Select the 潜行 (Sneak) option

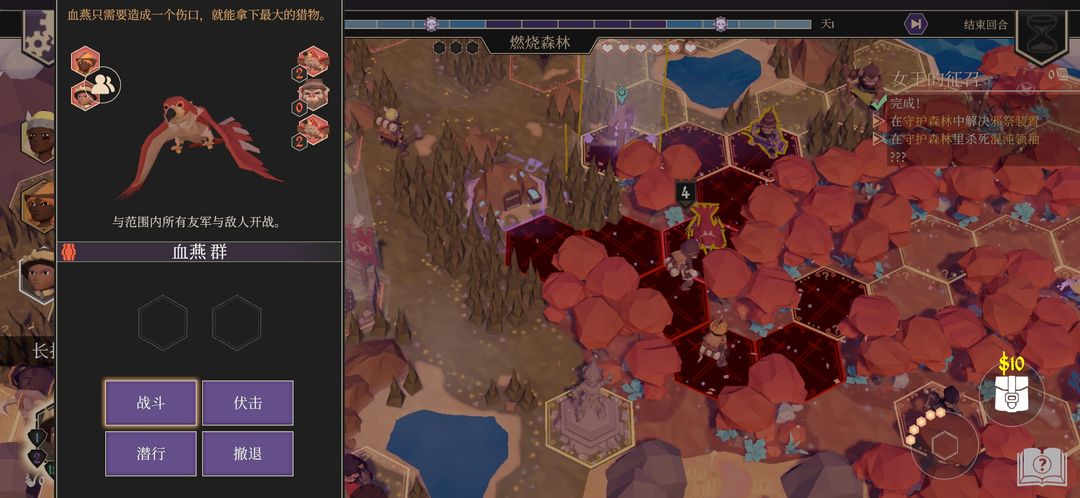pyautogui.click(x=151, y=453)
